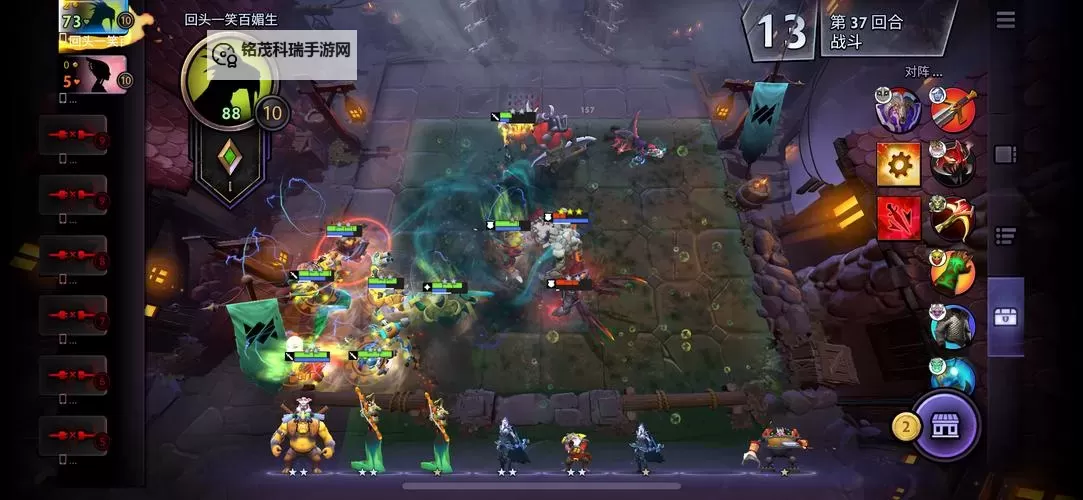Screen dimensions: 1083x500
Task: Select the sword item icon
Action: click(x=953, y=109)
